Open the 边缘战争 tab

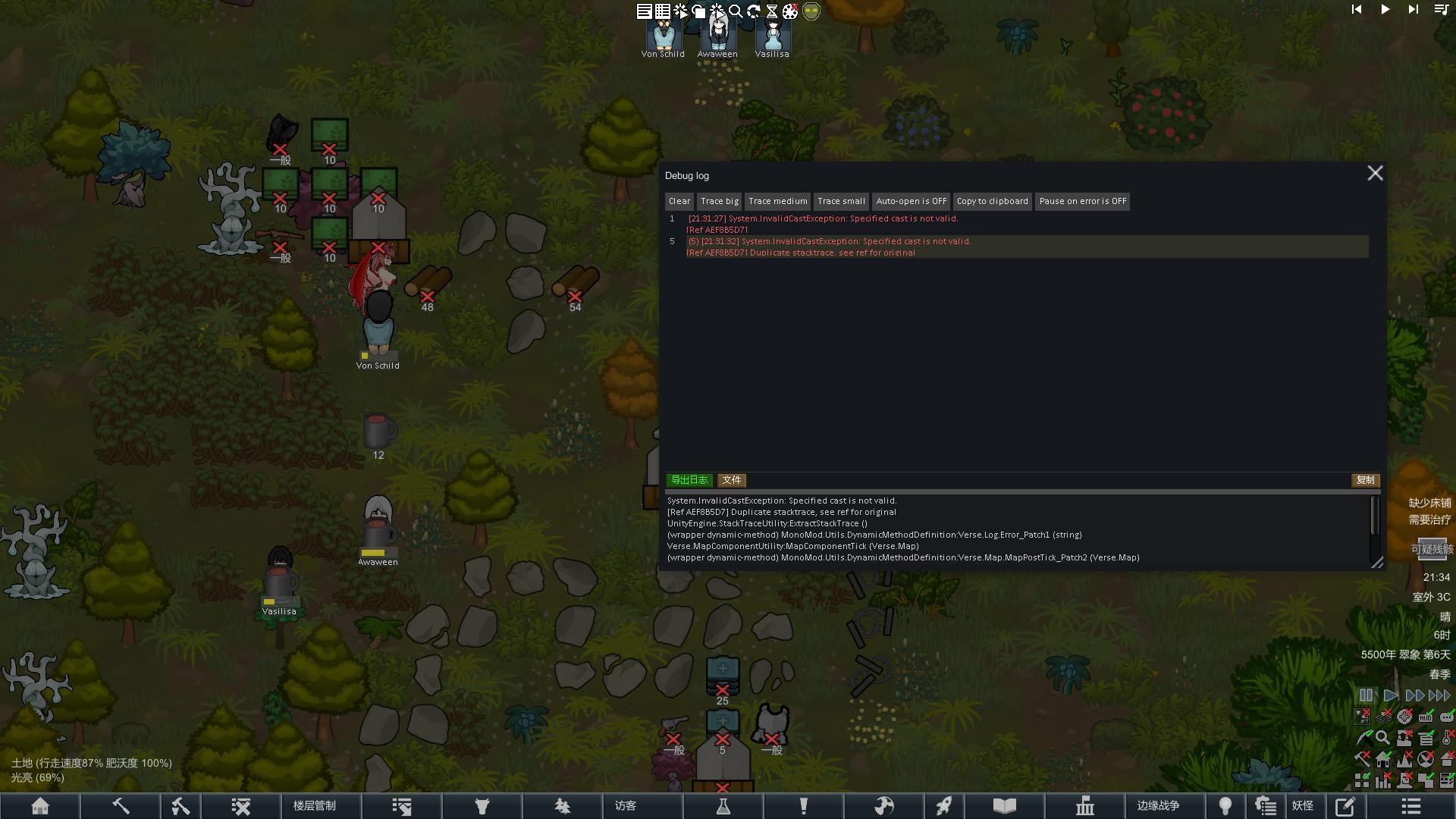point(1158,806)
